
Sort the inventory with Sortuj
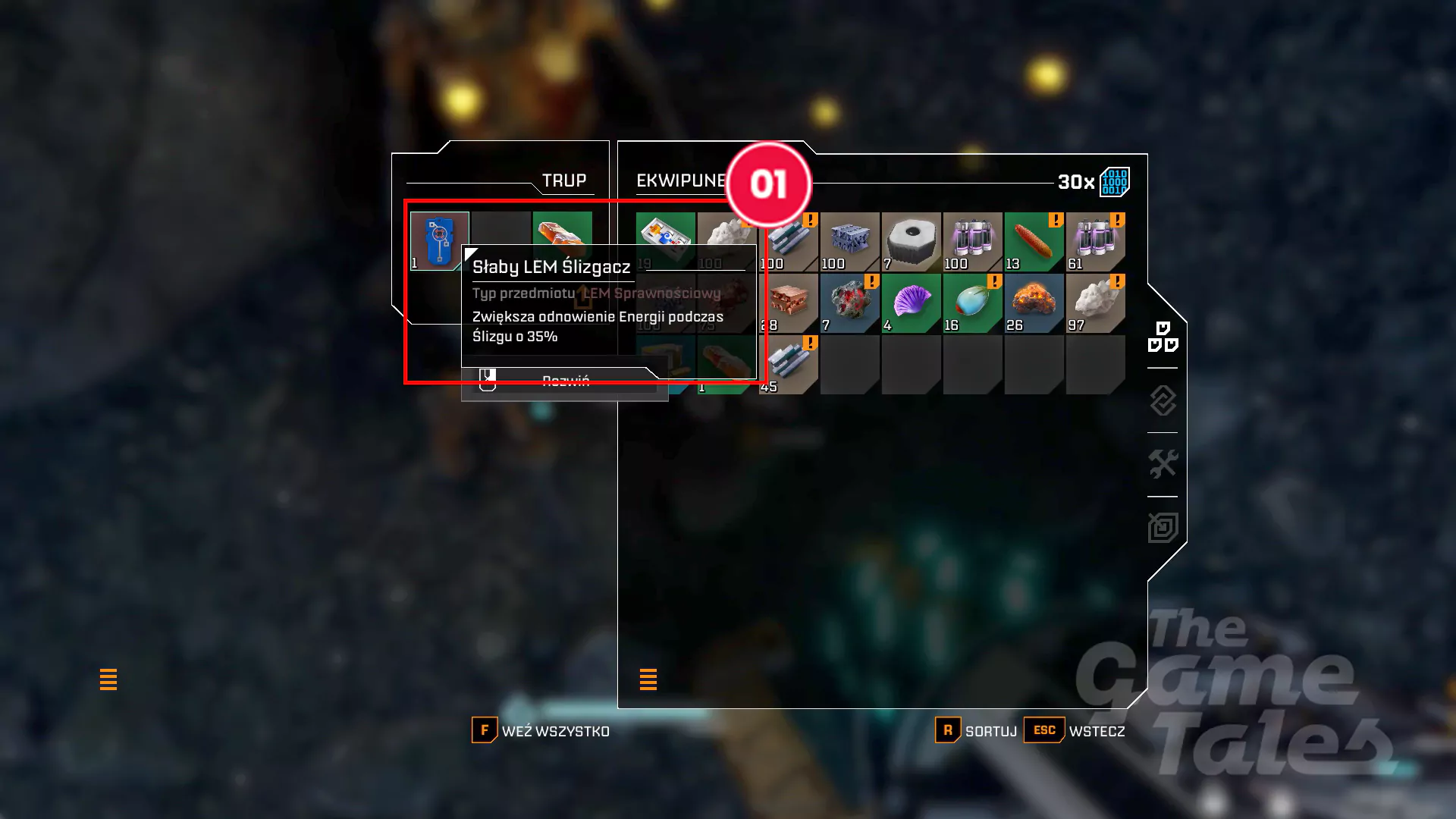(977, 731)
